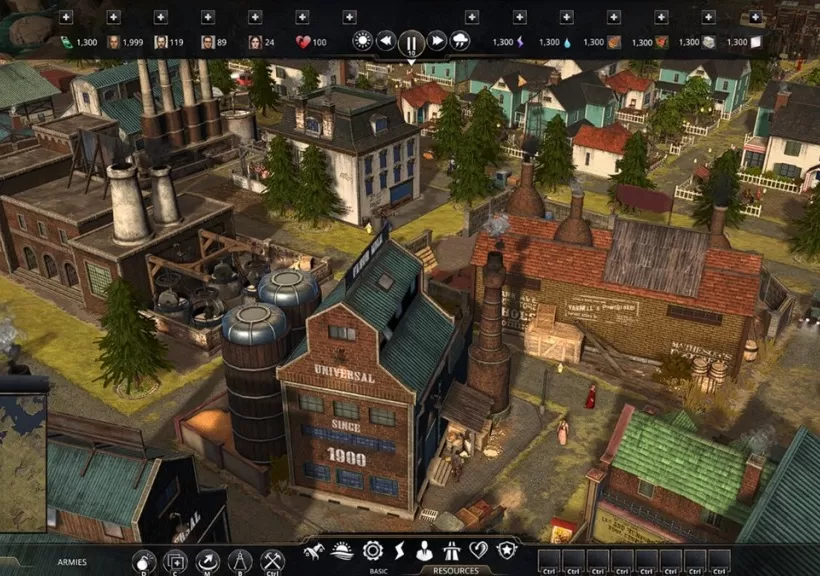Click the plus above the cash counter
The height and width of the screenshot is (576, 820).
point(65,17)
